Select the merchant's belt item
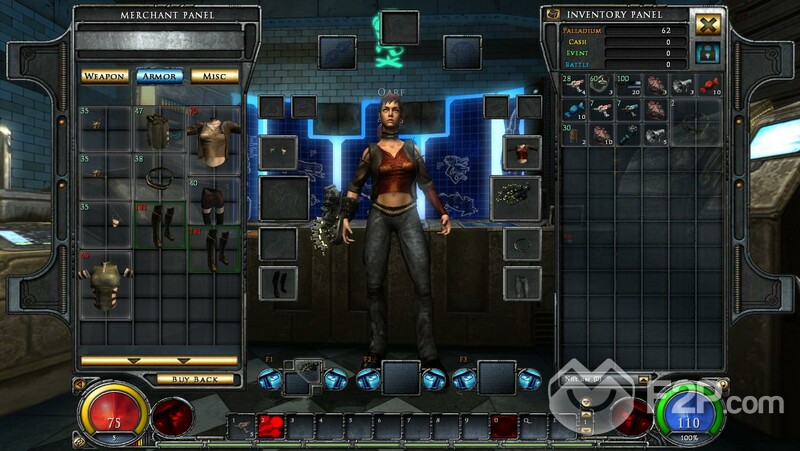 tap(160, 178)
